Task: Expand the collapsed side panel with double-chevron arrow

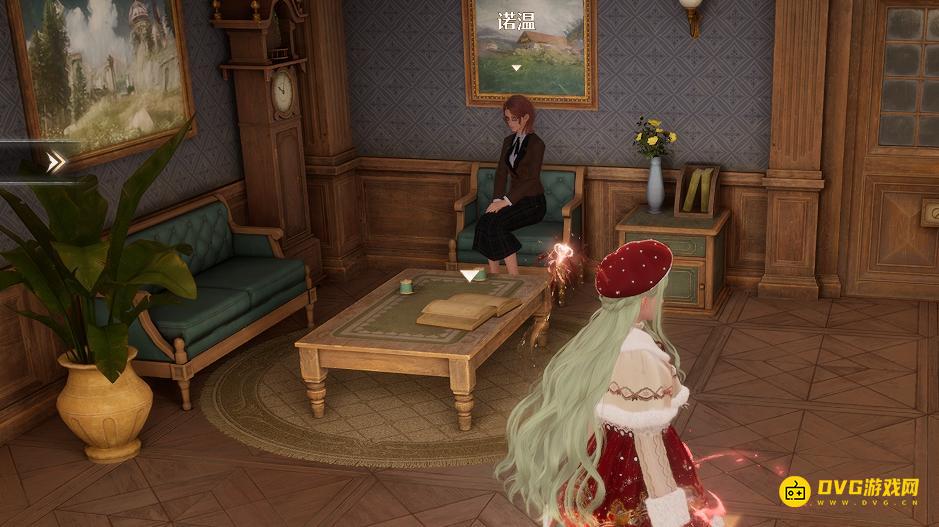Action: click(x=57, y=160)
